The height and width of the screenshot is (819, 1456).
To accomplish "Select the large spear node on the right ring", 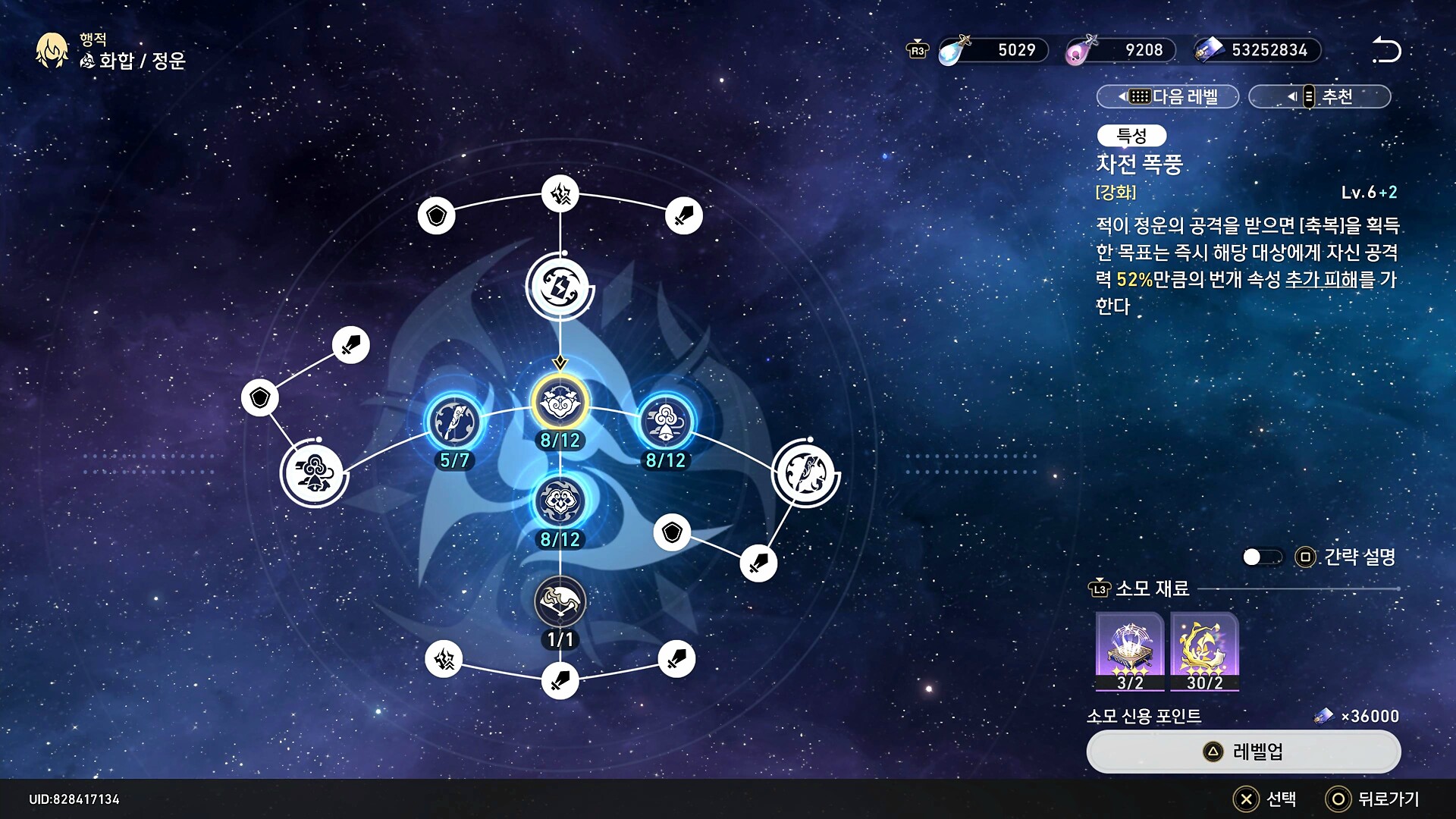I will coord(805,473).
